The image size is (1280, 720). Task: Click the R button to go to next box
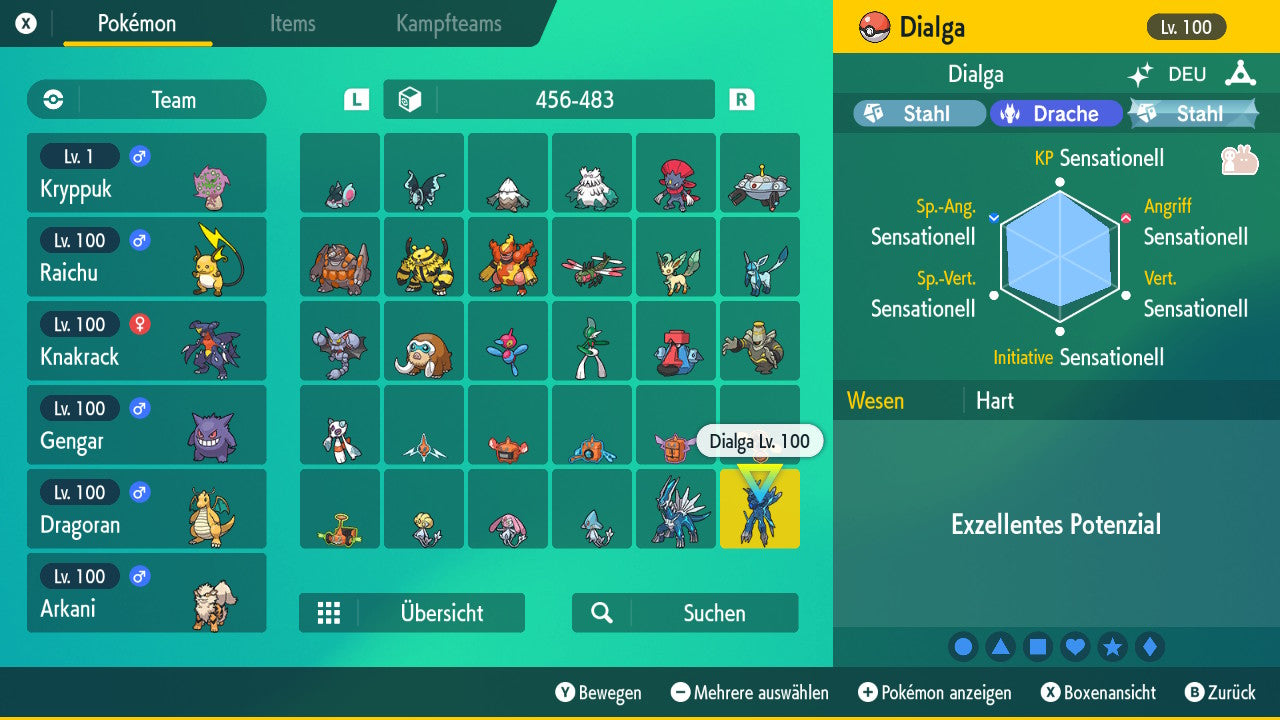(740, 99)
